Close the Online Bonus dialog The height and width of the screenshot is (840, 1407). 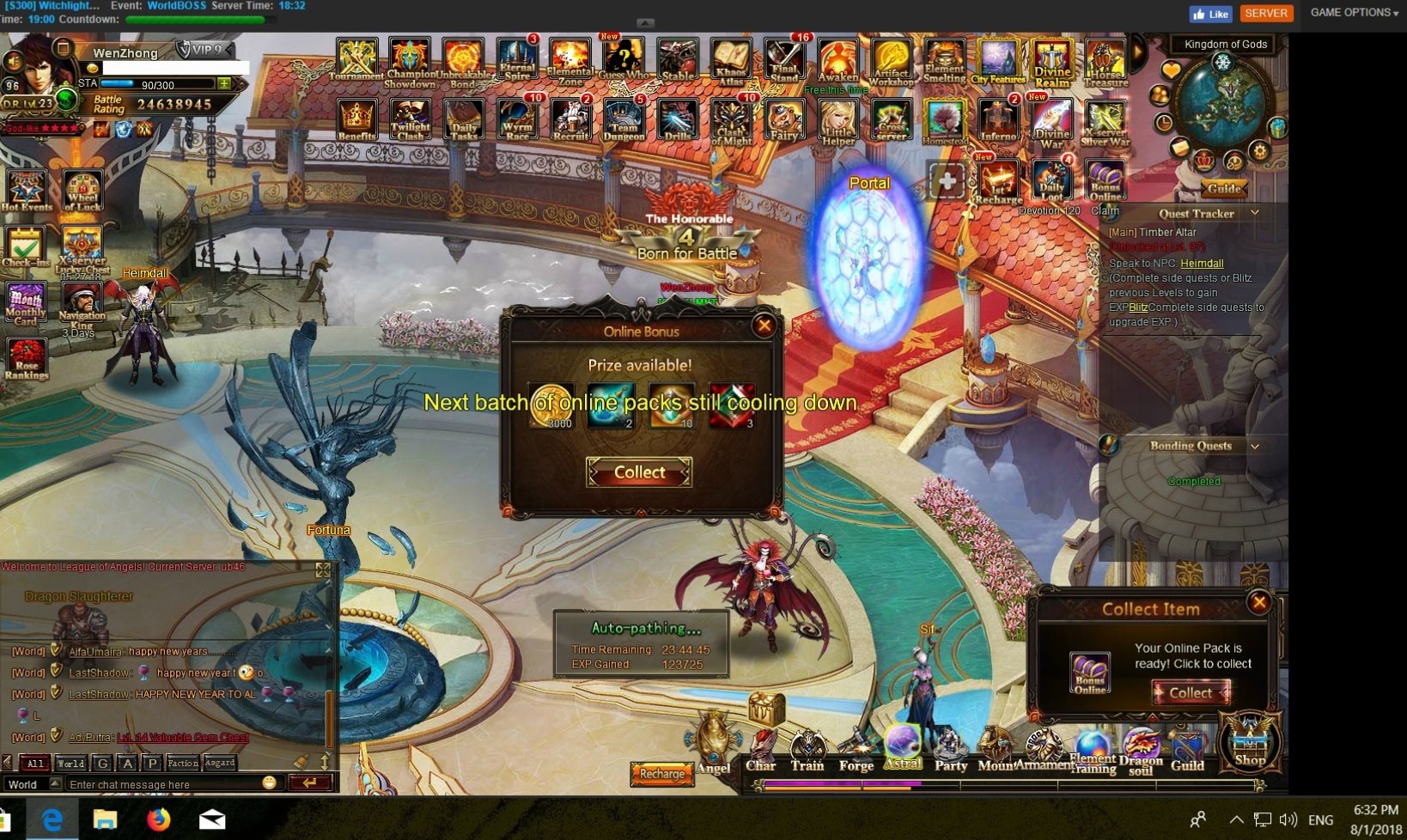[764, 326]
